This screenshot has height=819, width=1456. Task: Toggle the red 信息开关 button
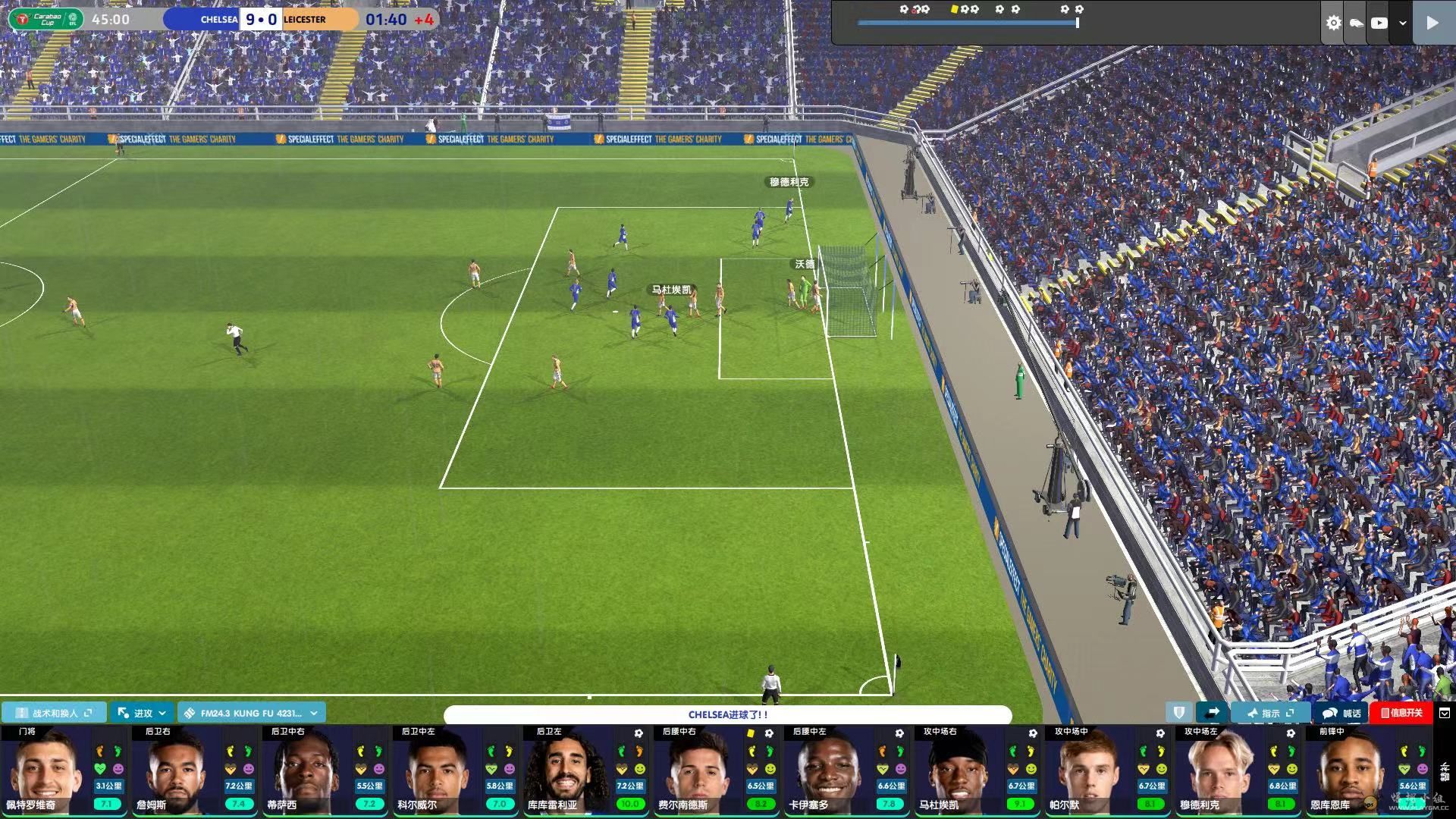pyautogui.click(x=1401, y=713)
